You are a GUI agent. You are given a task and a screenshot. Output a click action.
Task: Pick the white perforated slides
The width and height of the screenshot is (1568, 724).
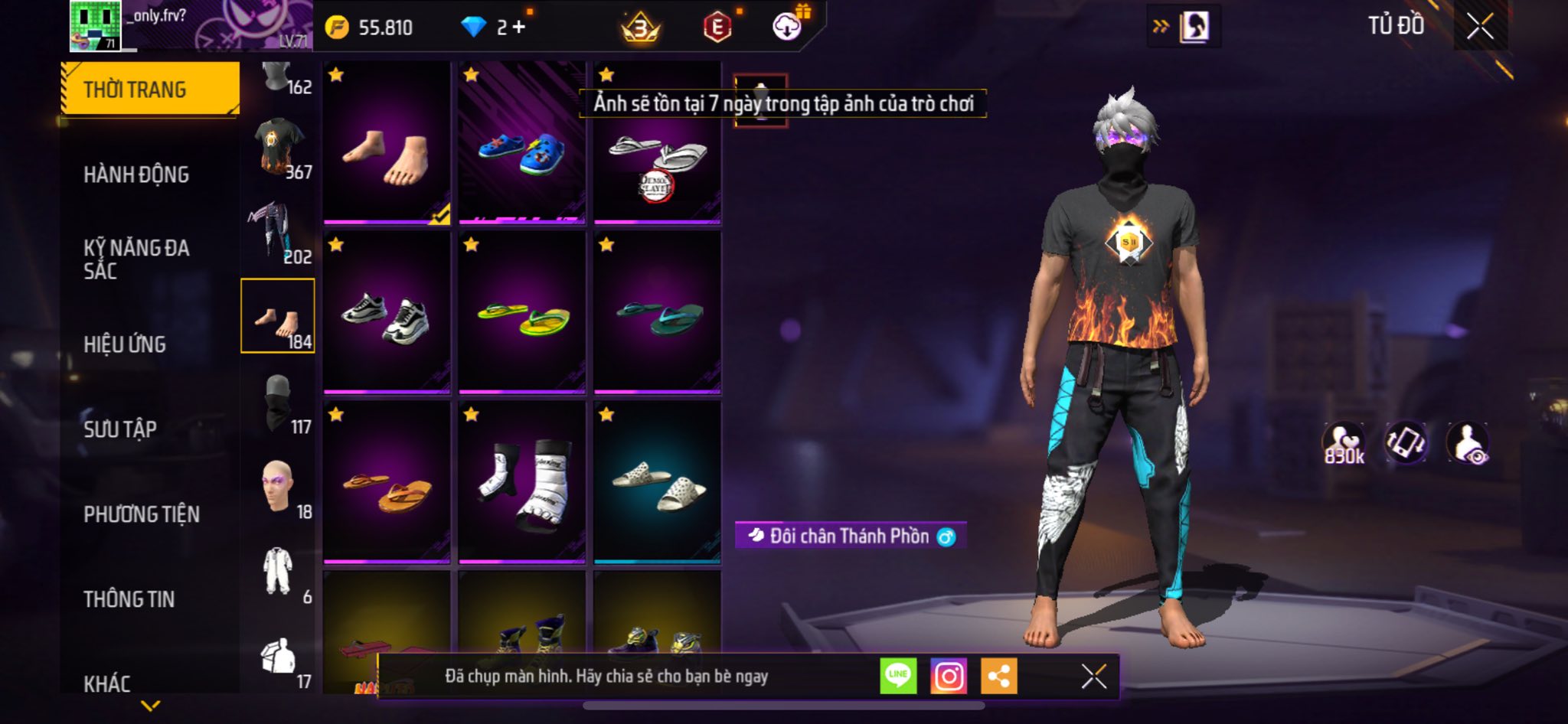[x=658, y=483]
